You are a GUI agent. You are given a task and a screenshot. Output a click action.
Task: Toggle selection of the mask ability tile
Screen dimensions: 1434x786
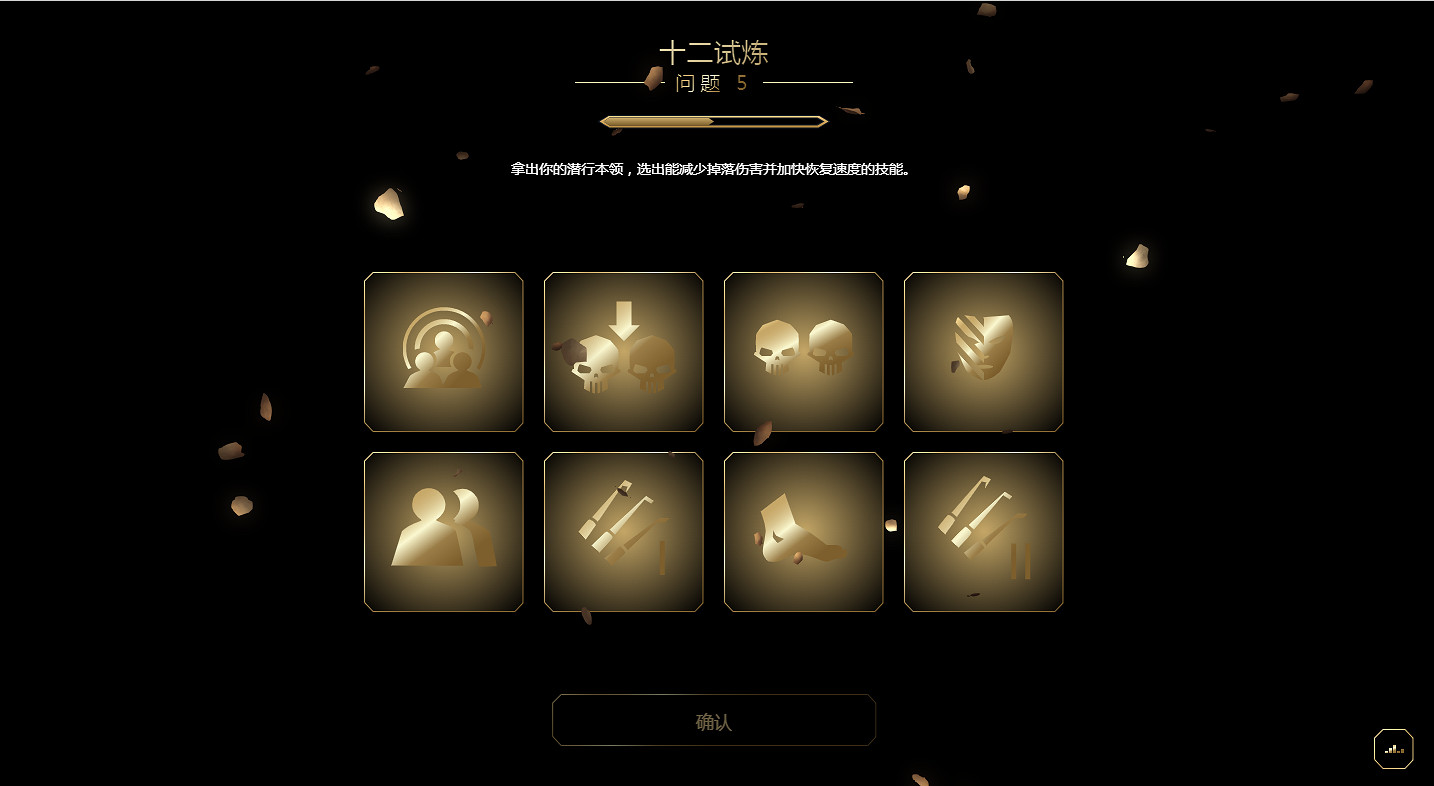pos(983,352)
